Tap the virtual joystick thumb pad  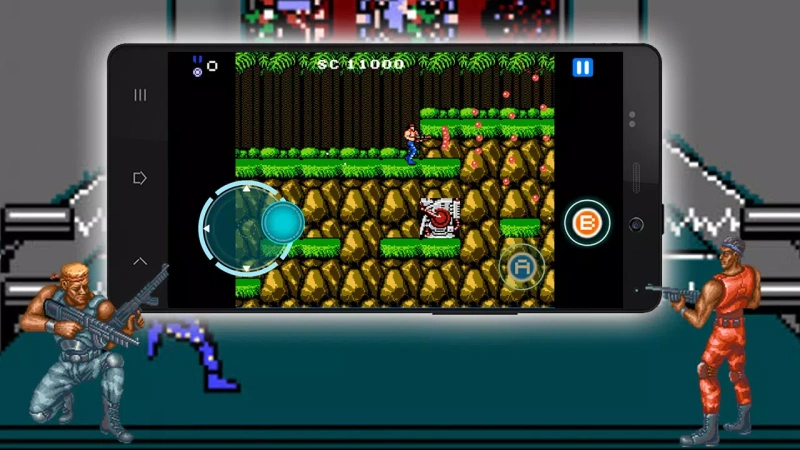[x=282, y=222]
